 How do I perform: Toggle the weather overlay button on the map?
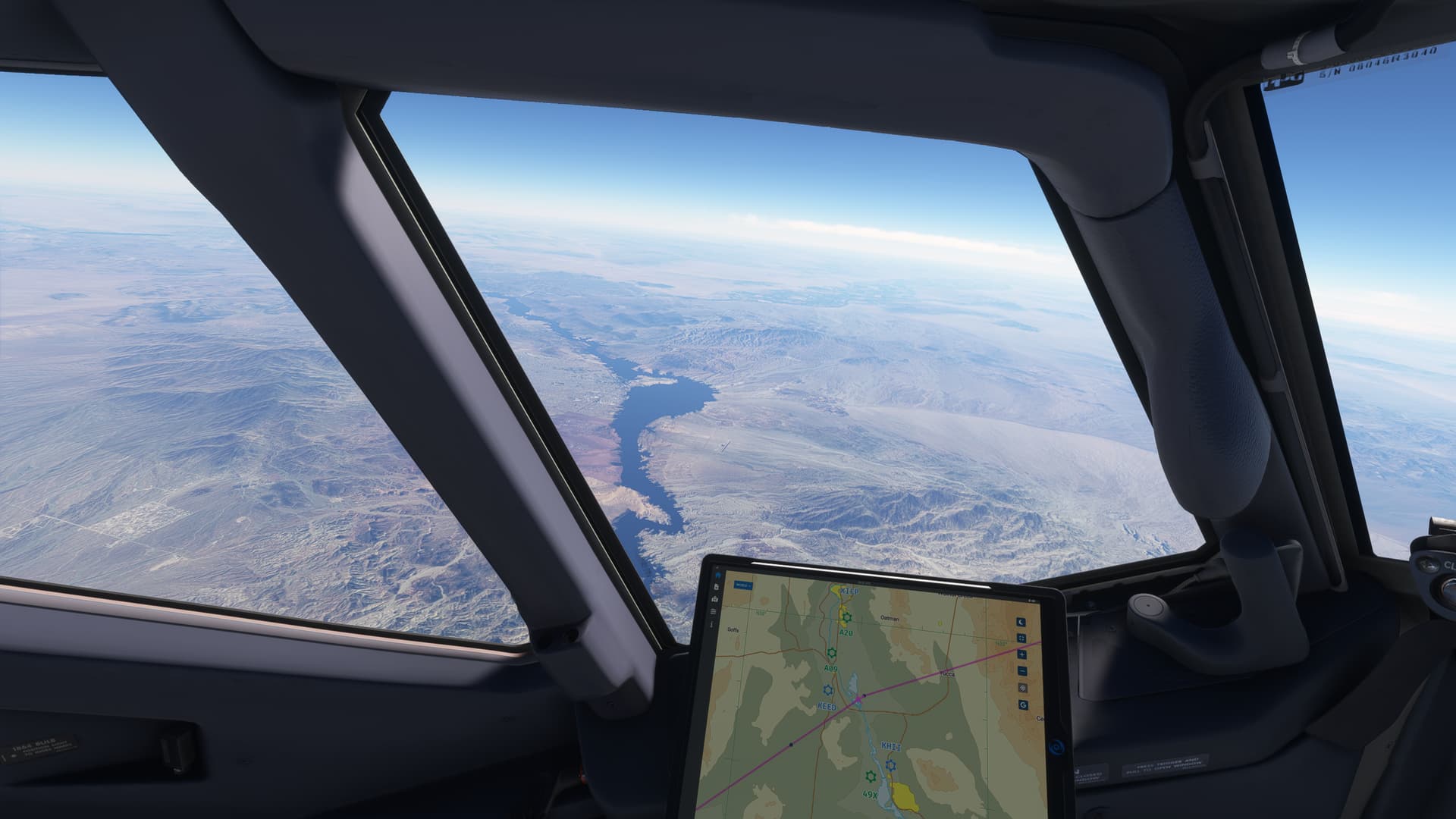coord(1022,687)
